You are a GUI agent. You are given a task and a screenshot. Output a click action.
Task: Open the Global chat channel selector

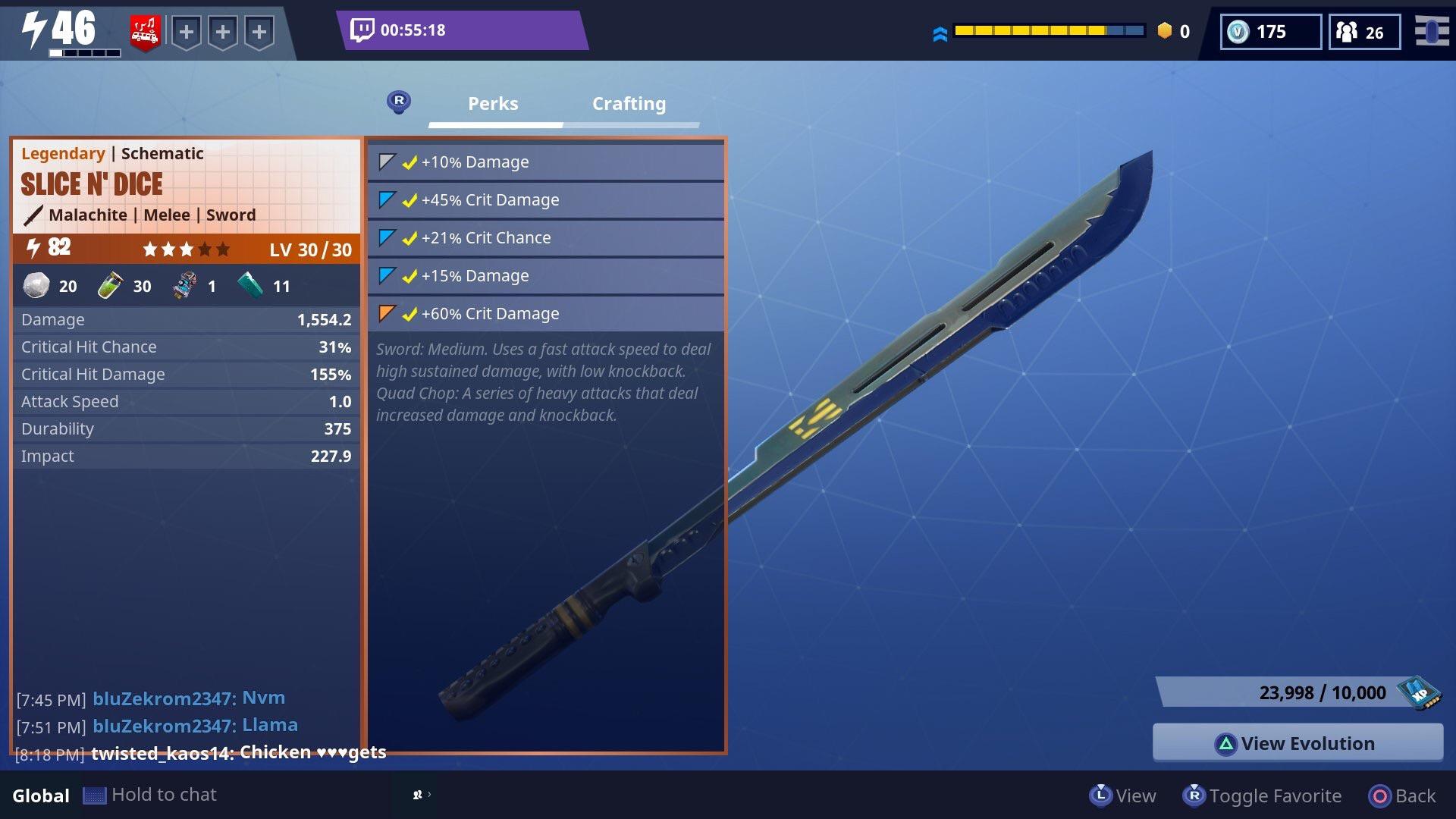[x=41, y=795]
